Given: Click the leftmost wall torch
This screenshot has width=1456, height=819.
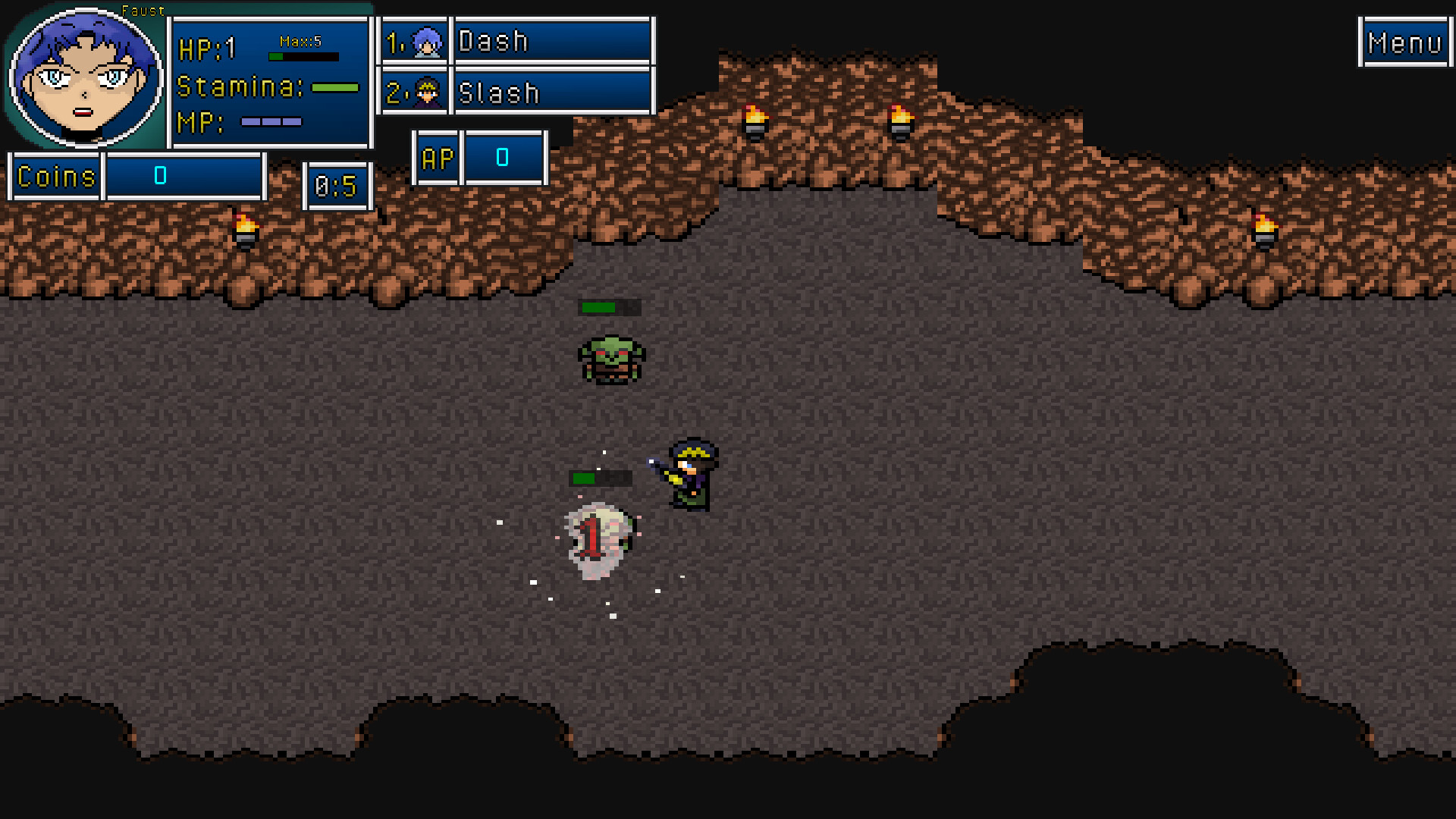Looking at the screenshot, I should 244,227.
